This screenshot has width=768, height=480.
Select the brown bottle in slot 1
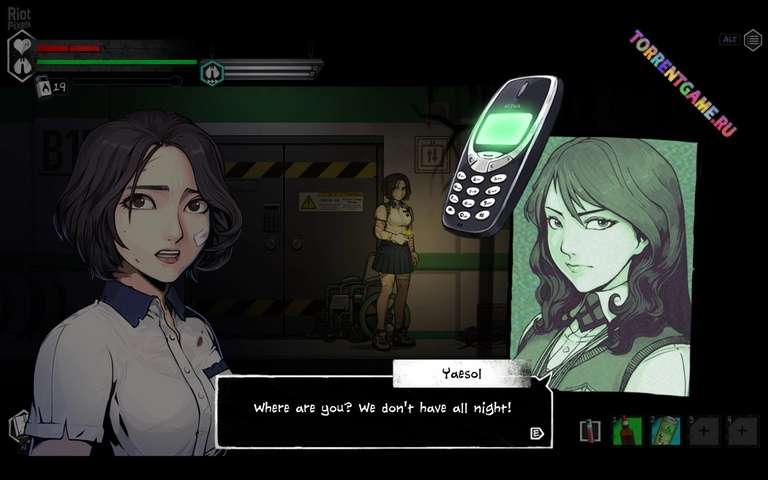tap(627, 431)
